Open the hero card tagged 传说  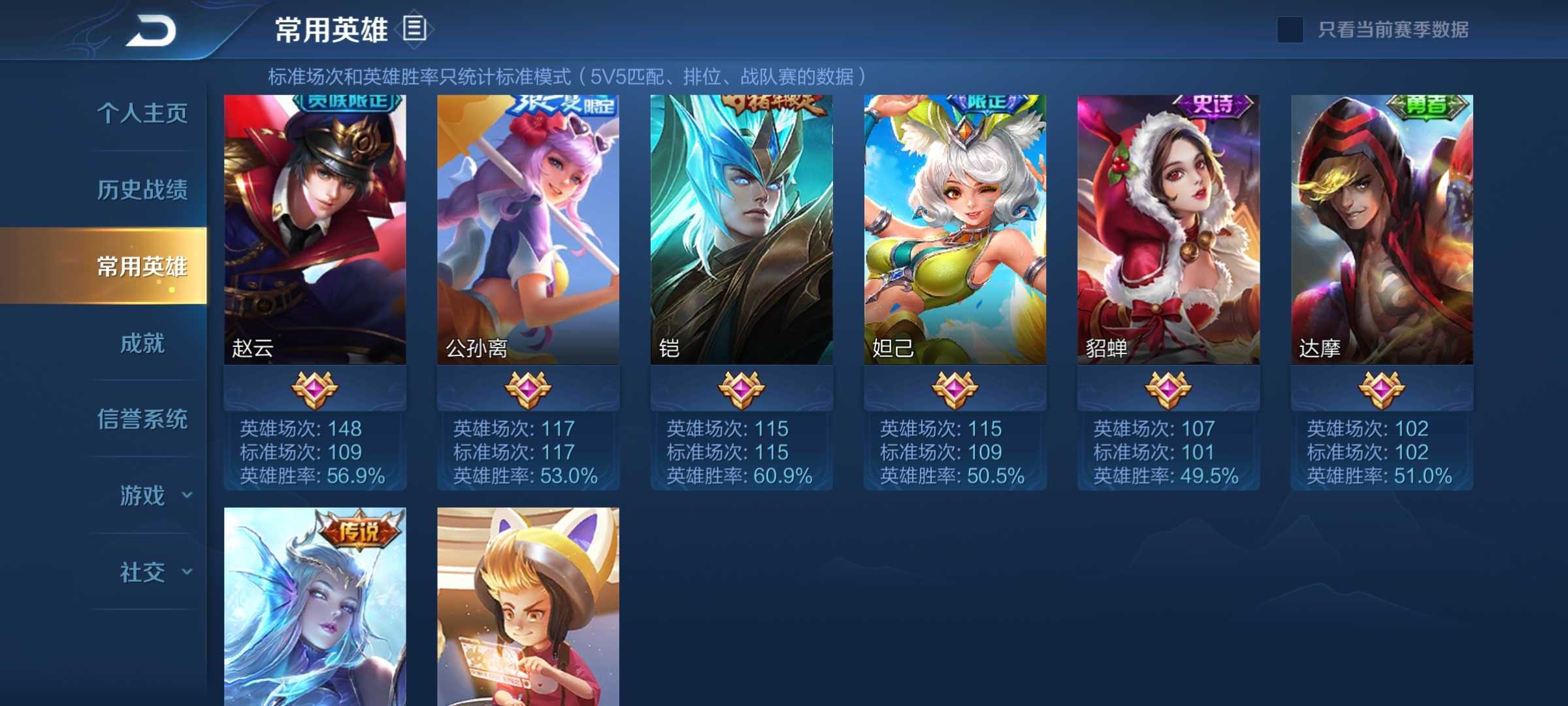click(315, 608)
